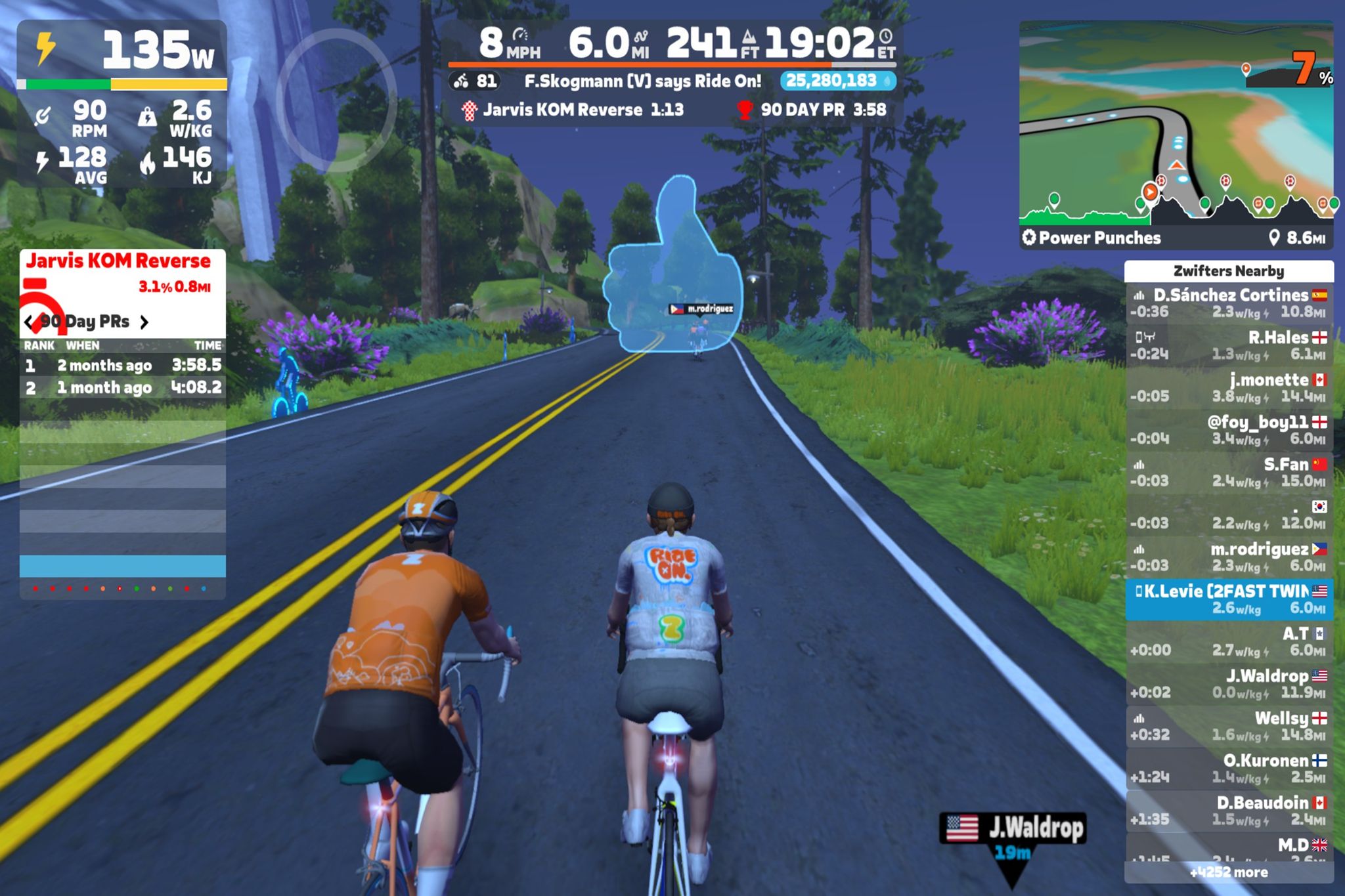Choose R.Hales from the nearby riders list
The height and width of the screenshot is (896, 1345).
coord(1228,346)
